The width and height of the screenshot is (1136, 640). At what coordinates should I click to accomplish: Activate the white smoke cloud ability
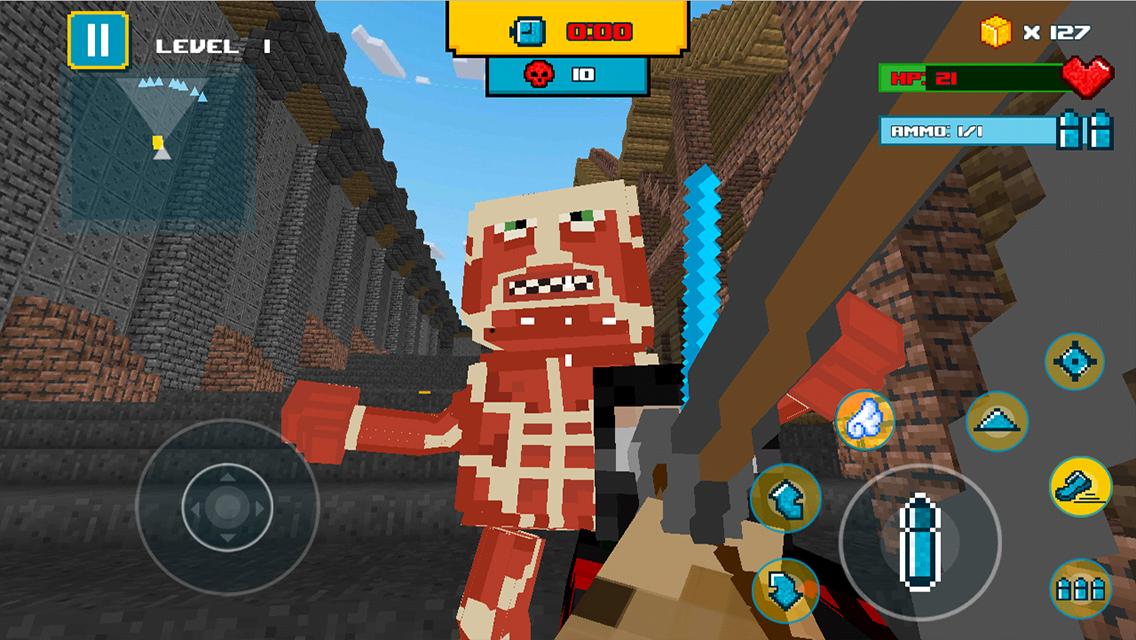pos(864,420)
